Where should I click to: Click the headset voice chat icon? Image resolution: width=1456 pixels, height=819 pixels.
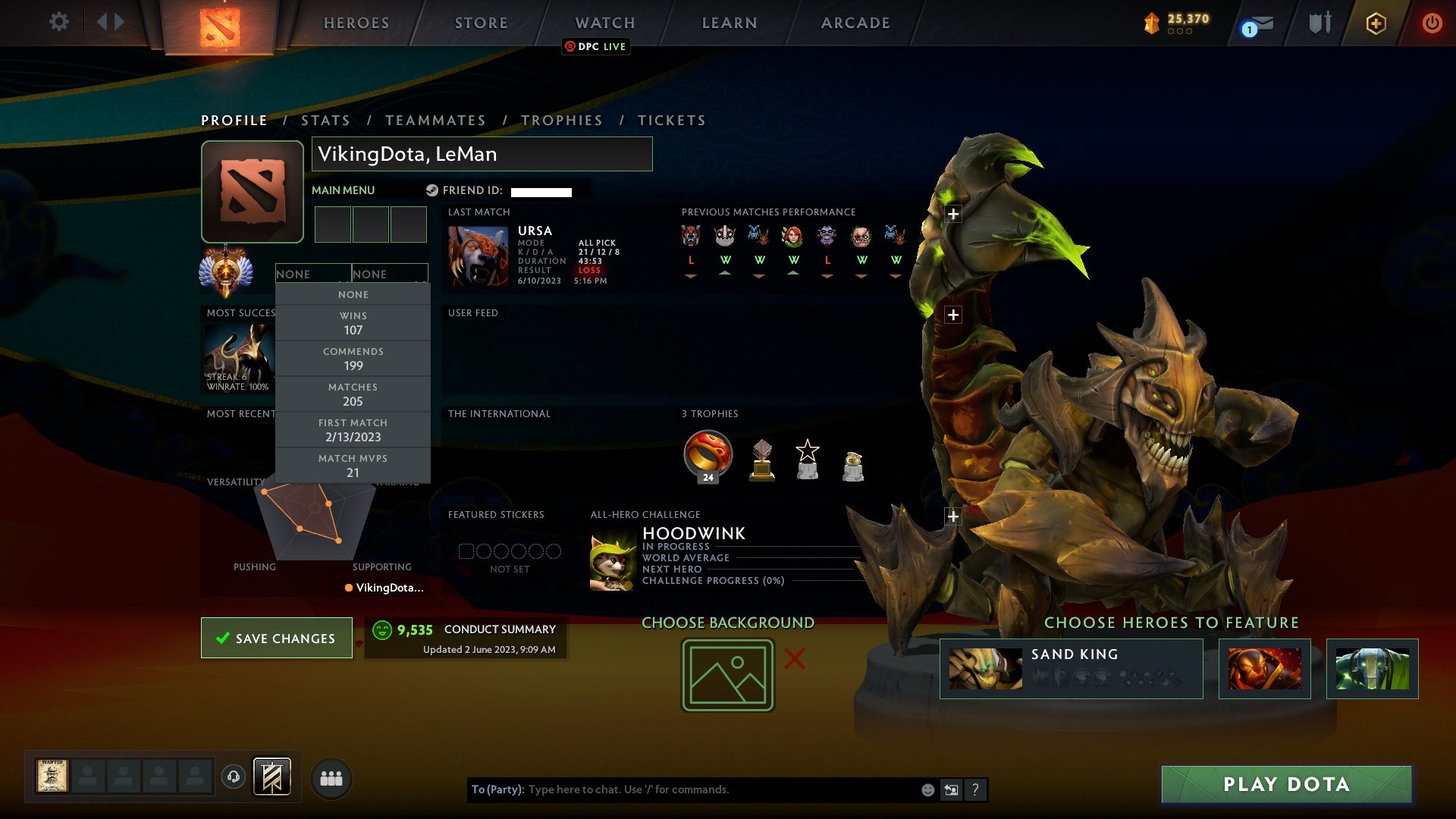(x=233, y=777)
